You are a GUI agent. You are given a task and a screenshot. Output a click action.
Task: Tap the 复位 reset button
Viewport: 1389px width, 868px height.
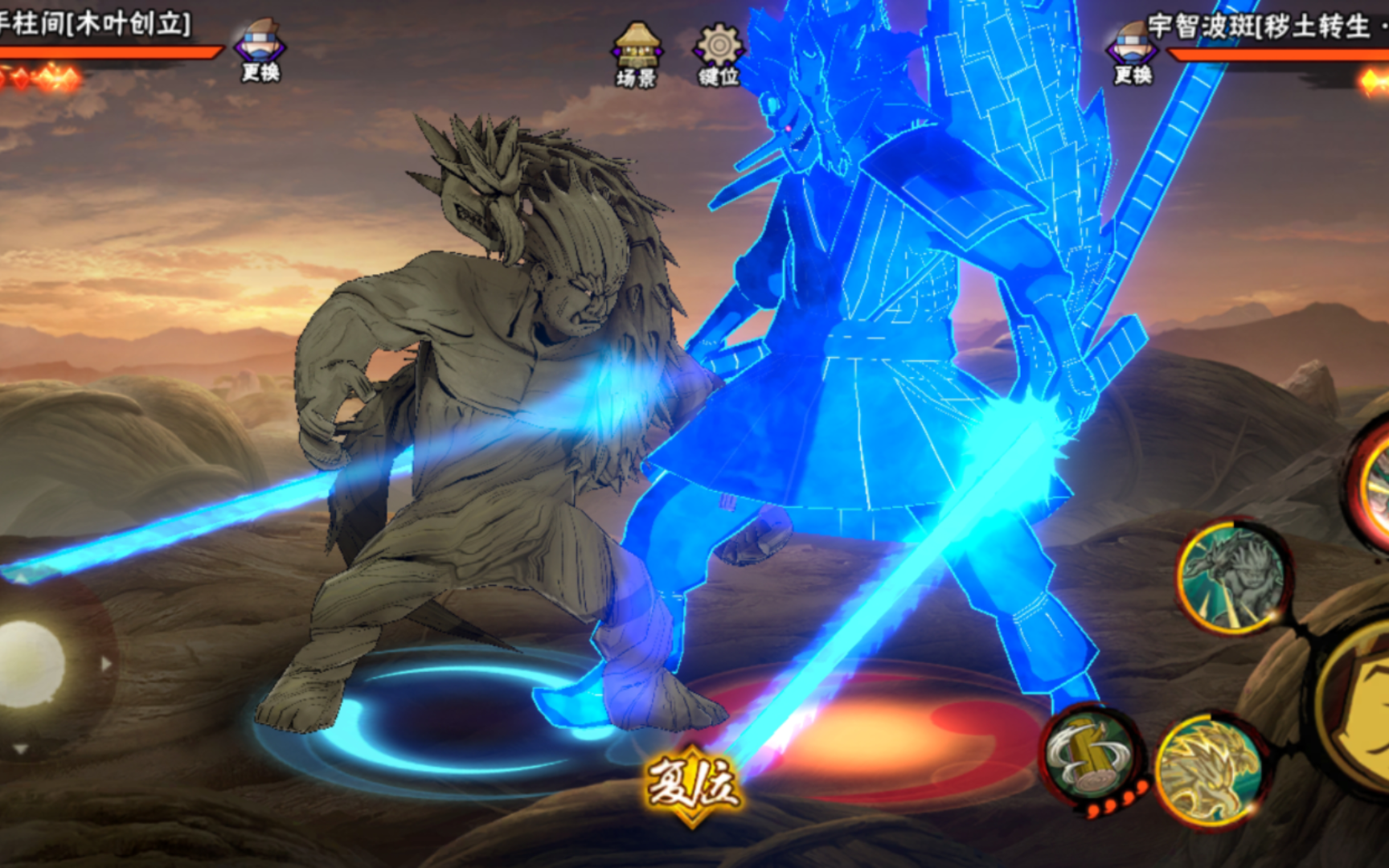click(x=692, y=785)
